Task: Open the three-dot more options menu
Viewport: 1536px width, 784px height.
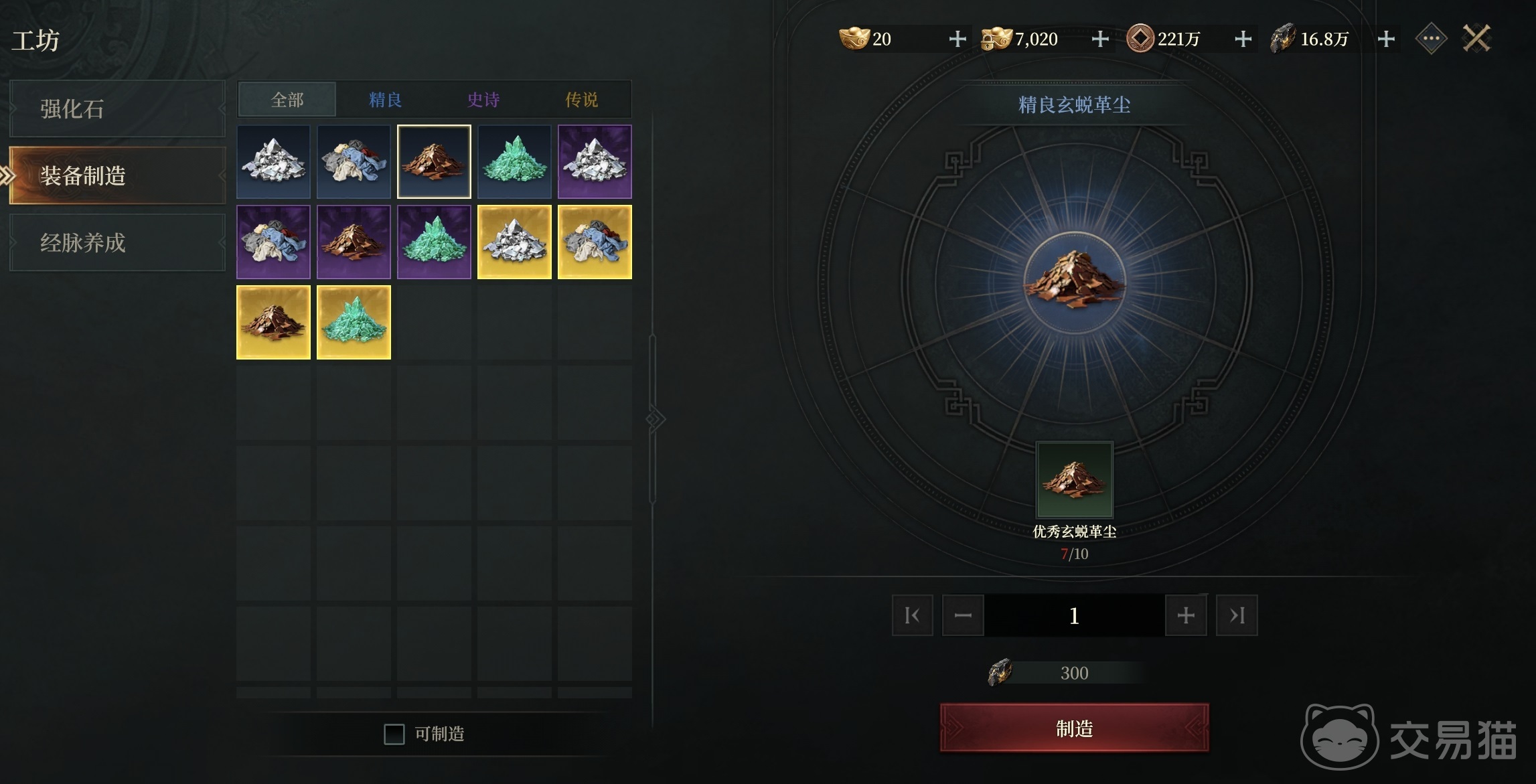Action: [x=1431, y=39]
